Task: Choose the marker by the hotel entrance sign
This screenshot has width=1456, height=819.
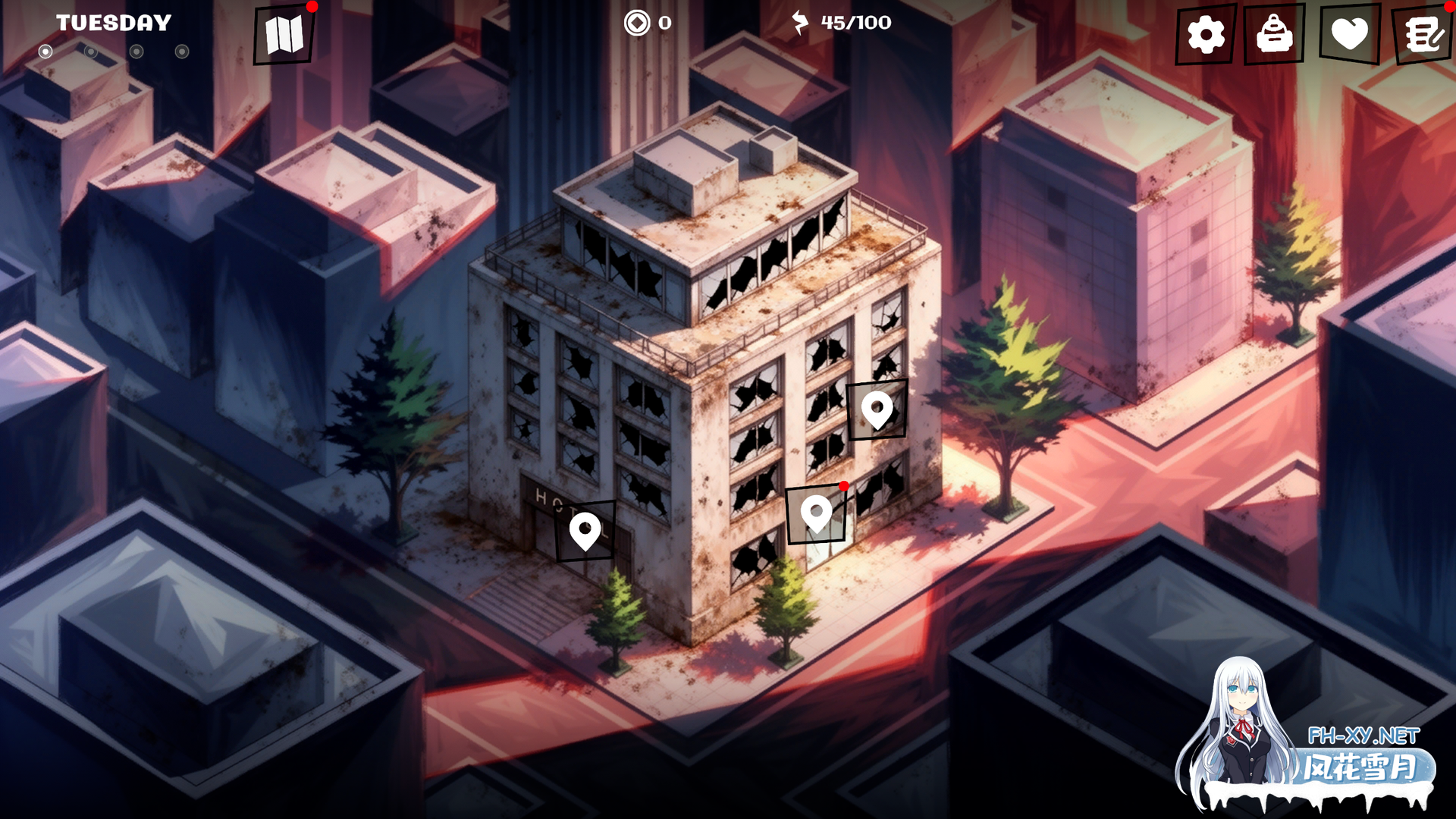Action: (x=585, y=531)
